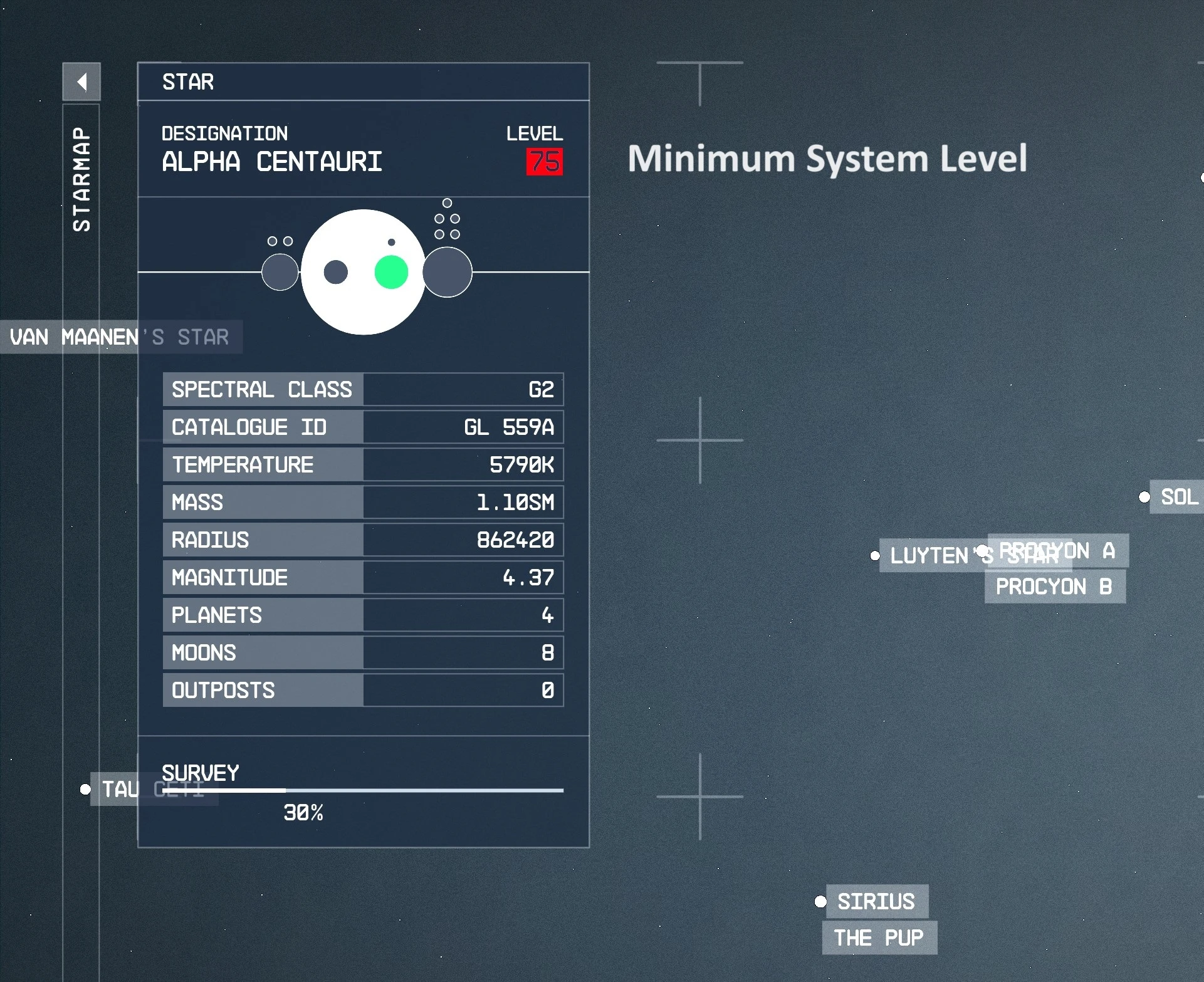Select the large dark planet right of the star
Viewport: 1204px width, 982px height.
click(x=447, y=271)
